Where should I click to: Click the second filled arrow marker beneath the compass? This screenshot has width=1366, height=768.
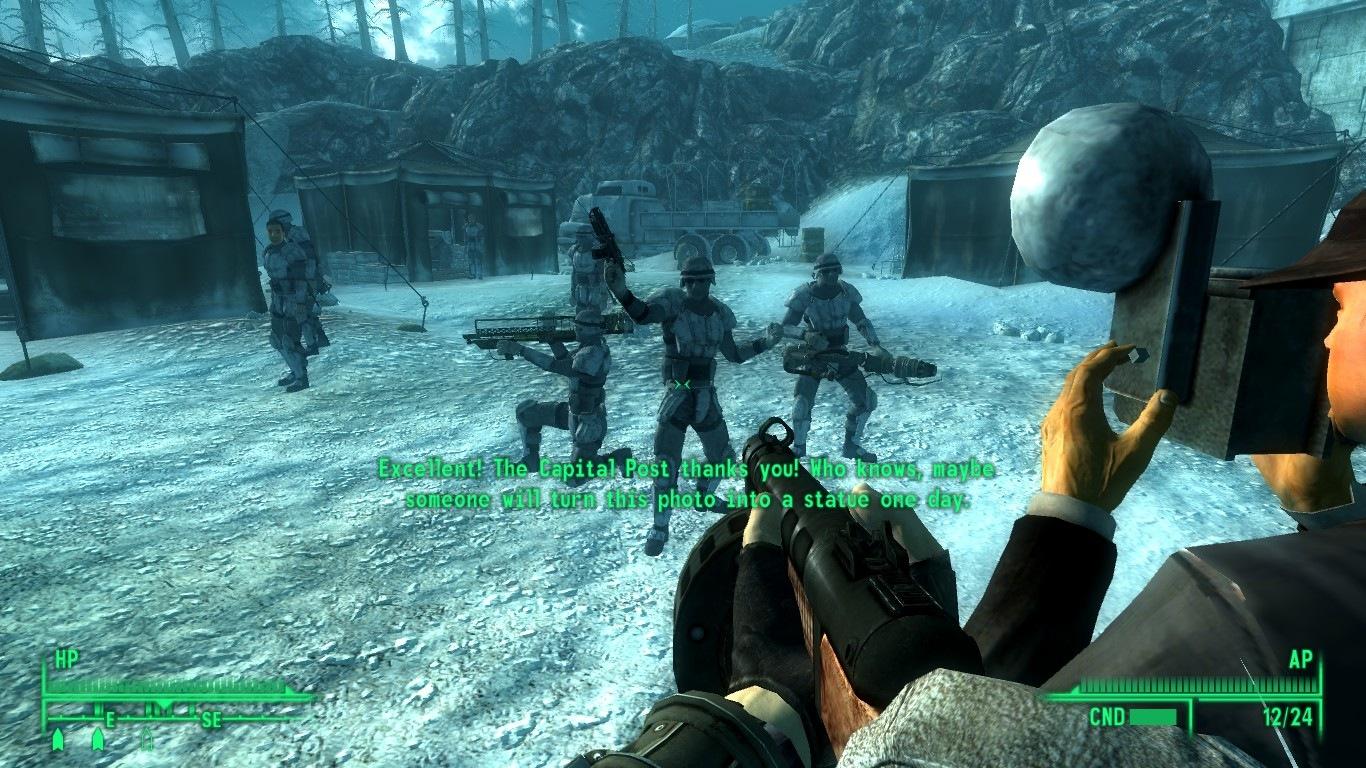pos(97,739)
